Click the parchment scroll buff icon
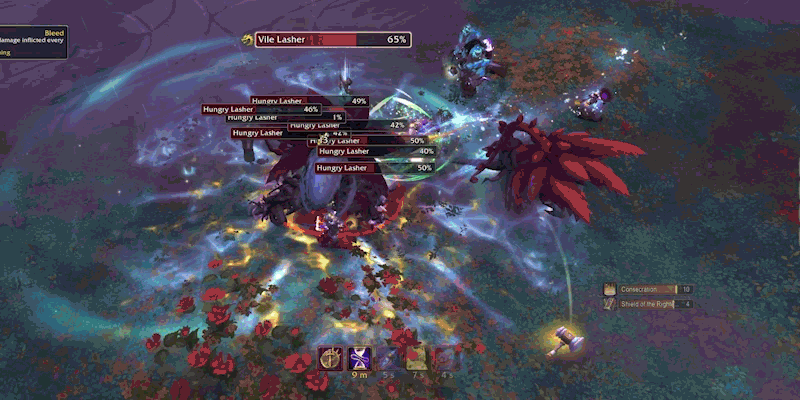 [x=416, y=358]
